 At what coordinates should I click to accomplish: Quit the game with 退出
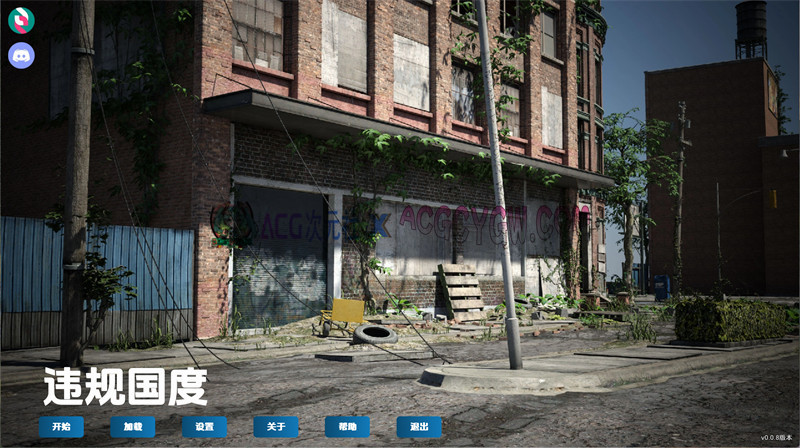point(419,427)
